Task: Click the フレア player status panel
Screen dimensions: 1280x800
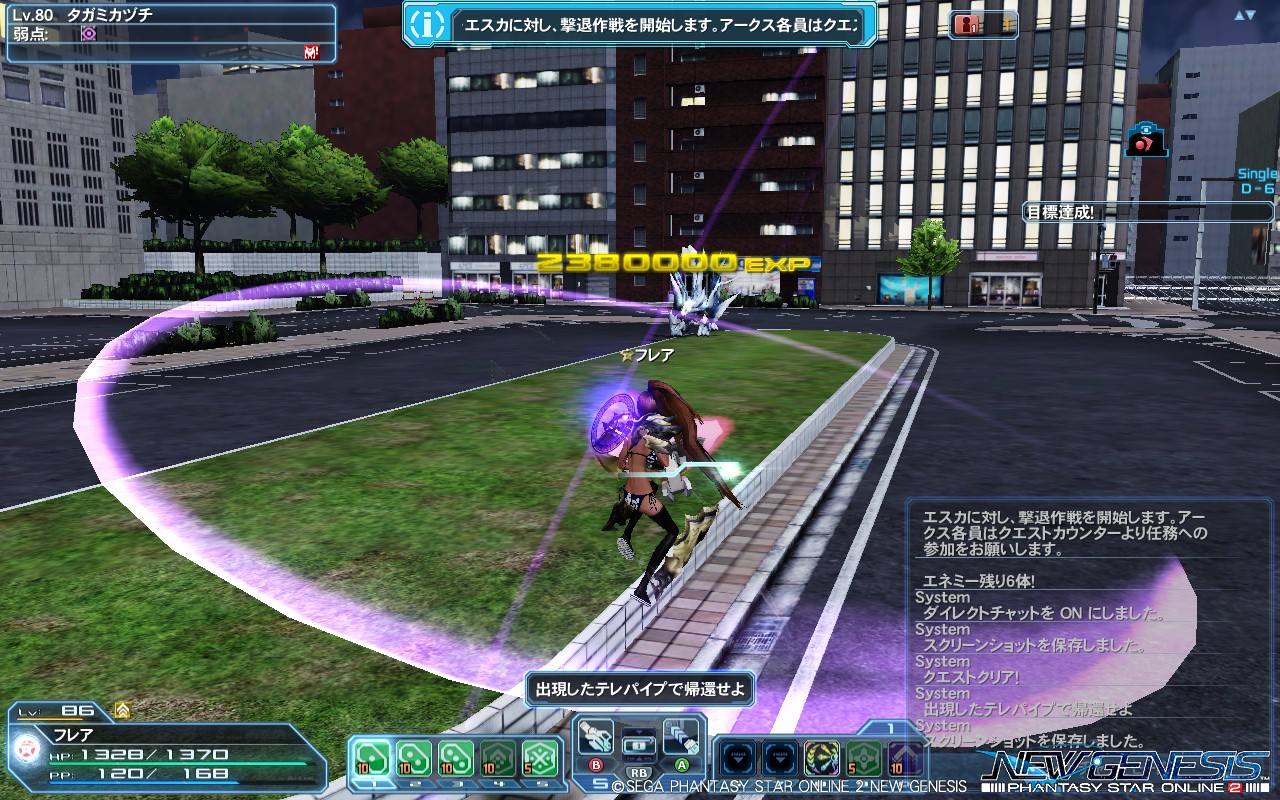Action: click(x=170, y=747)
